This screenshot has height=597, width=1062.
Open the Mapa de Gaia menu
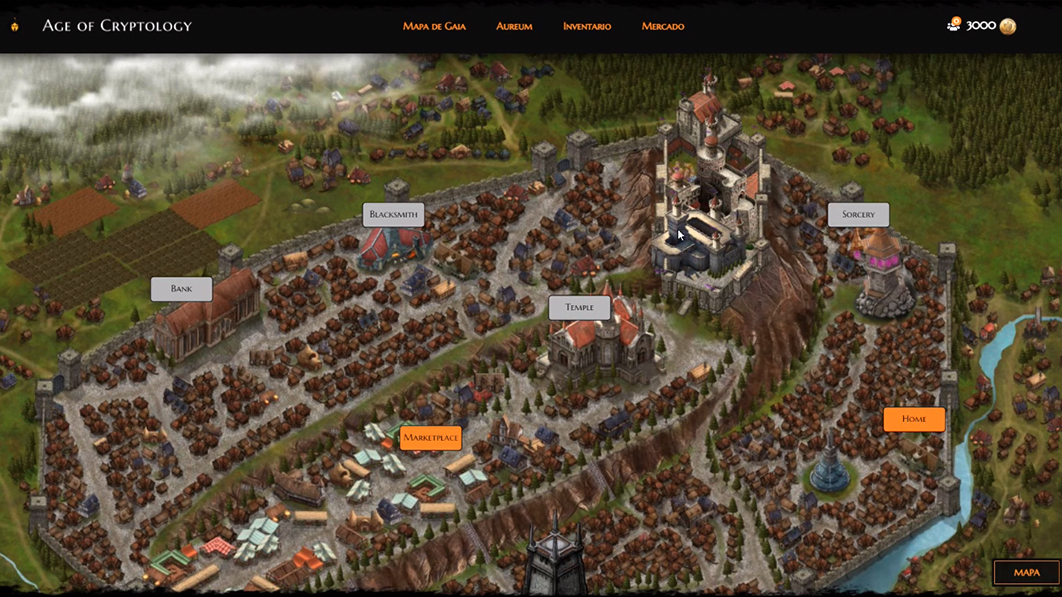point(434,26)
